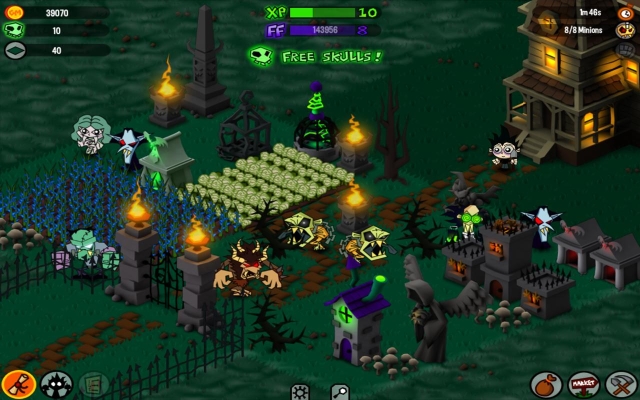Open the black monster minions icon
The height and width of the screenshot is (400, 640).
tap(56, 383)
